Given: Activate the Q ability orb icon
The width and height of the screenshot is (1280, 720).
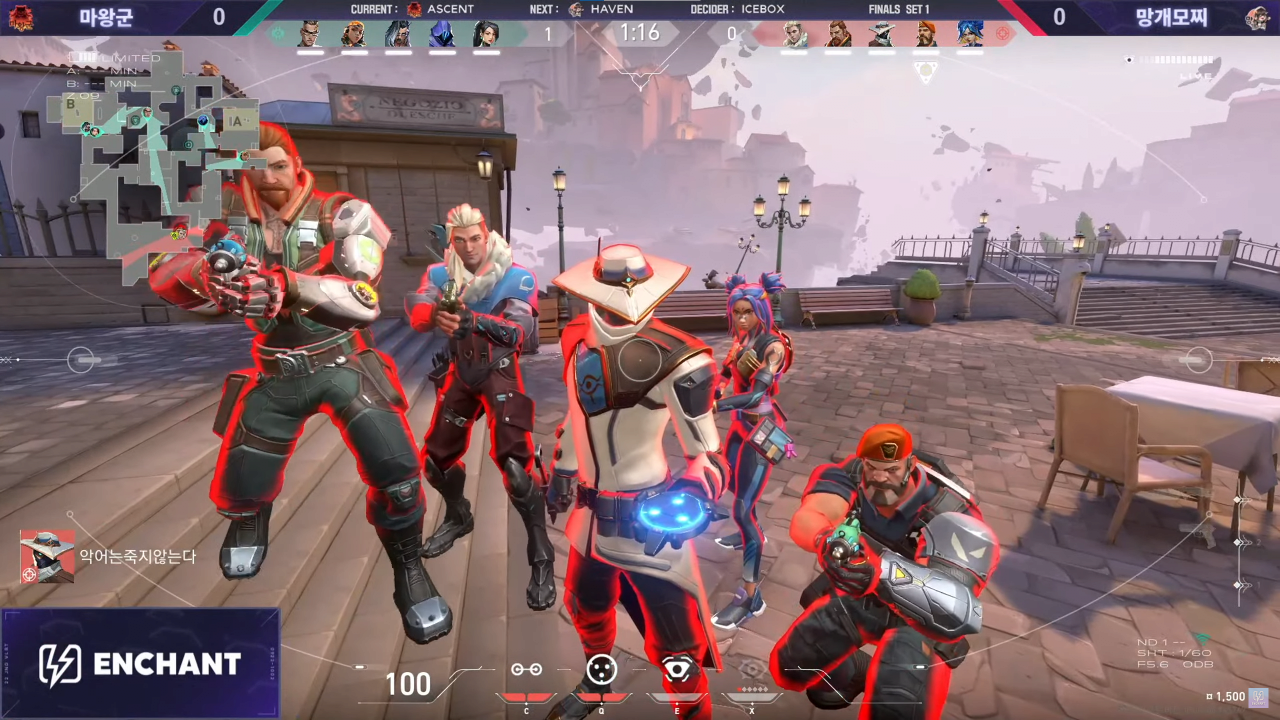Looking at the screenshot, I should click(602, 670).
